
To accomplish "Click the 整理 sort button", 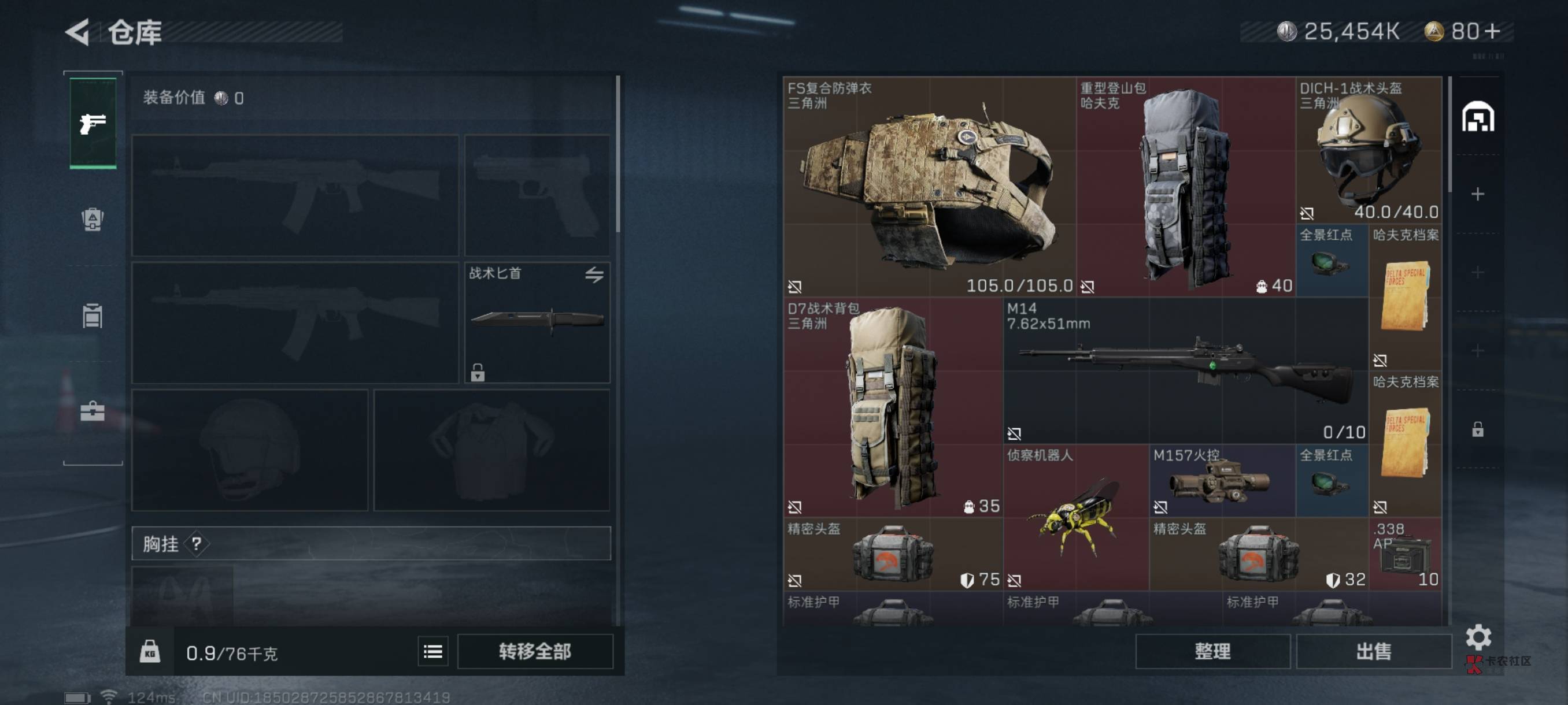I will 1212,651.
